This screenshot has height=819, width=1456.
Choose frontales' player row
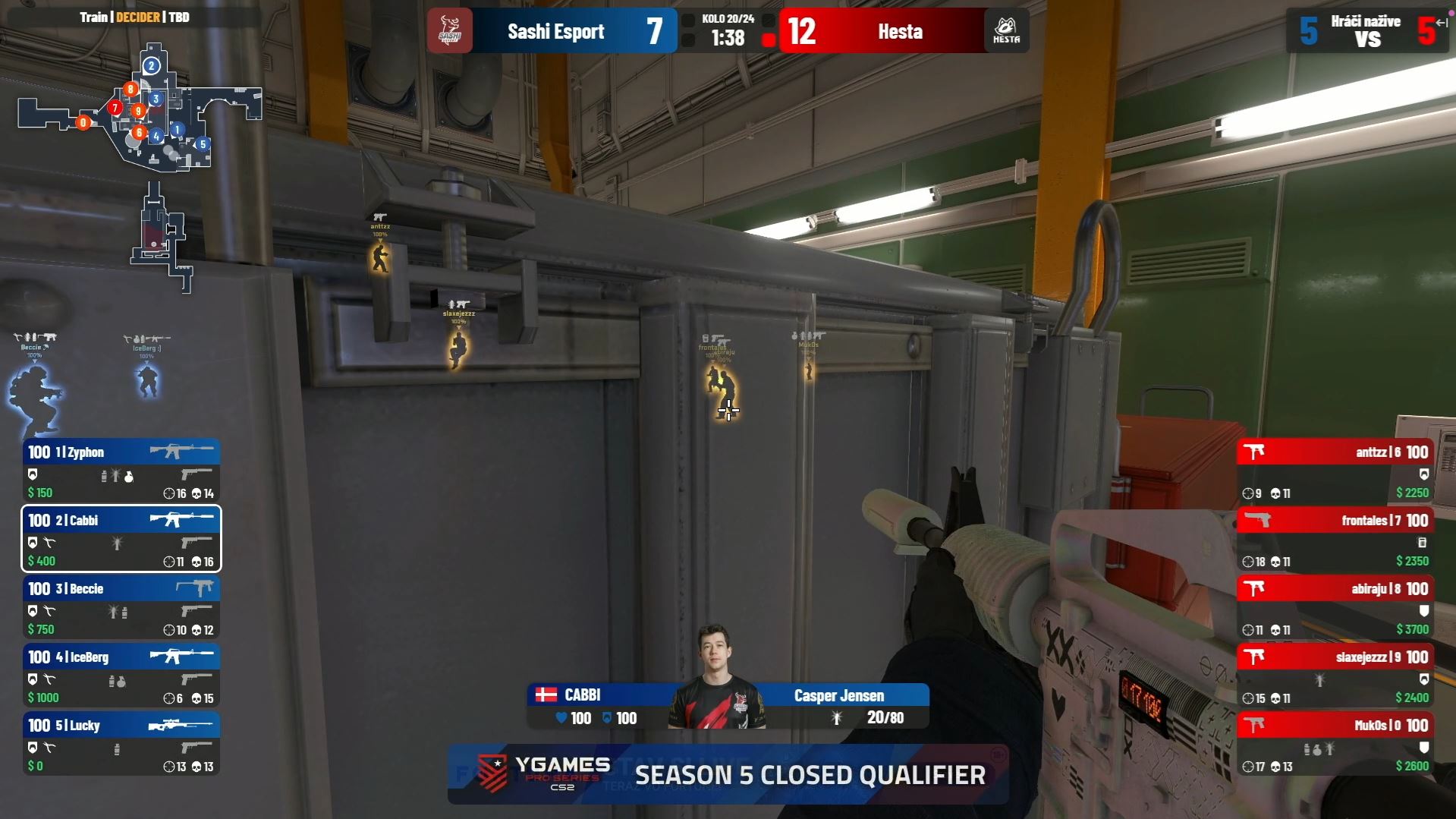[1335, 539]
